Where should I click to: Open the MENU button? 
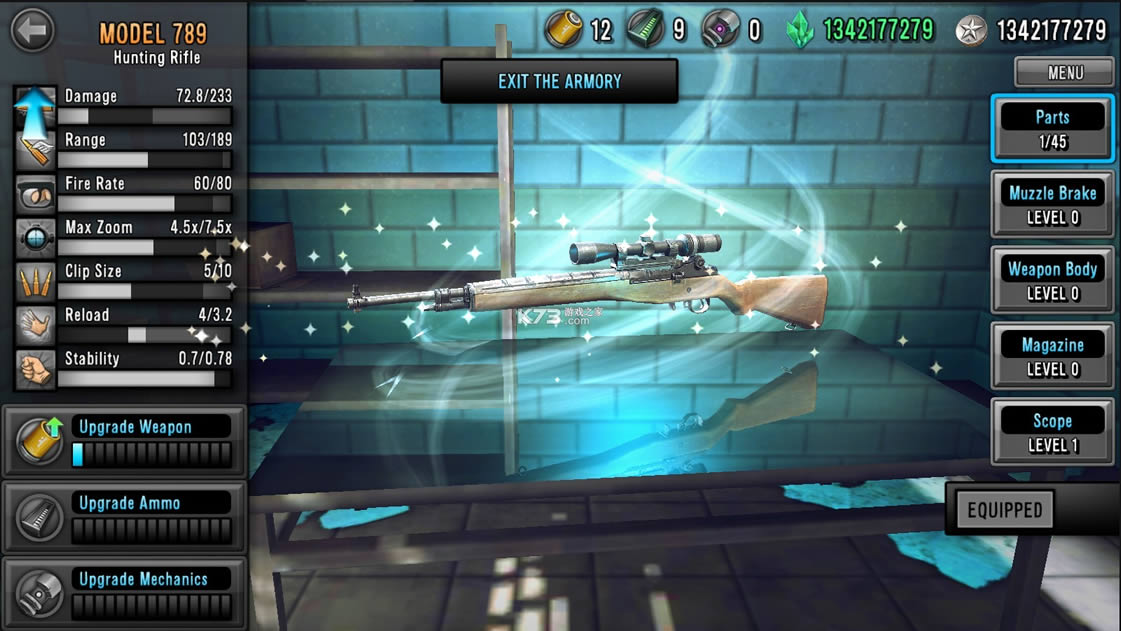[1064, 72]
